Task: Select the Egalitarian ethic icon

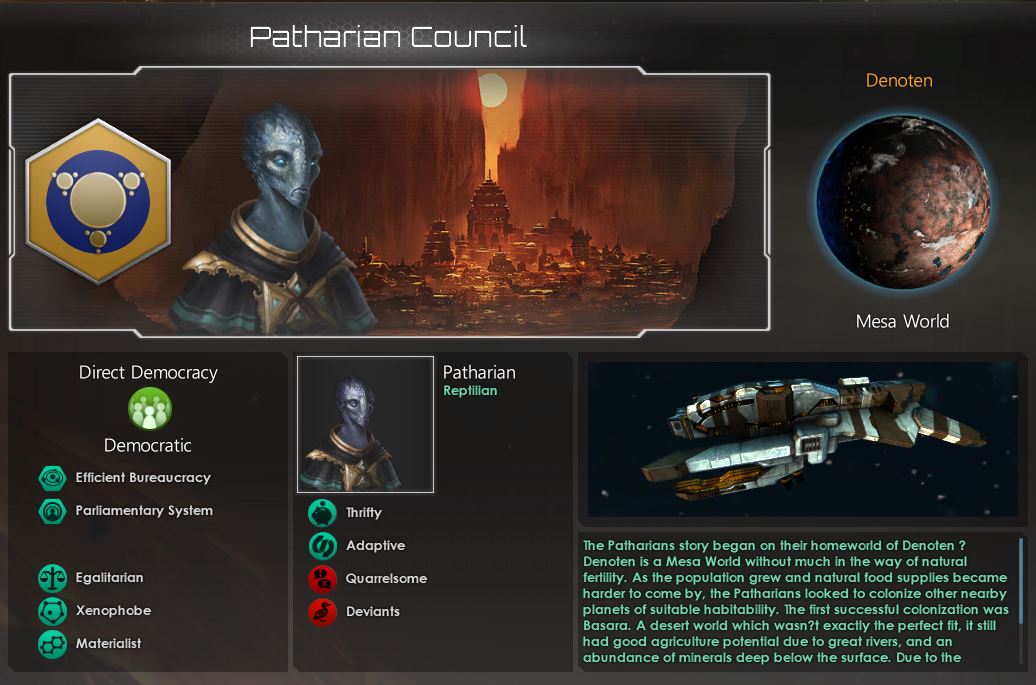Action: pyautogui.click(x=52, y=578)
